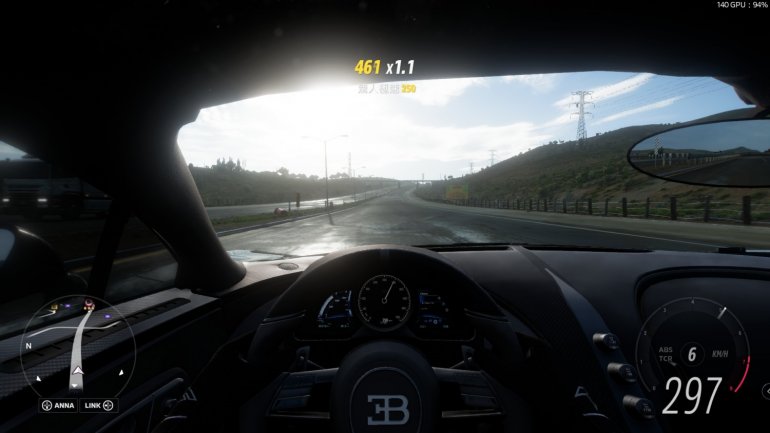Select the red event marker on the minimap

[89, 304]
